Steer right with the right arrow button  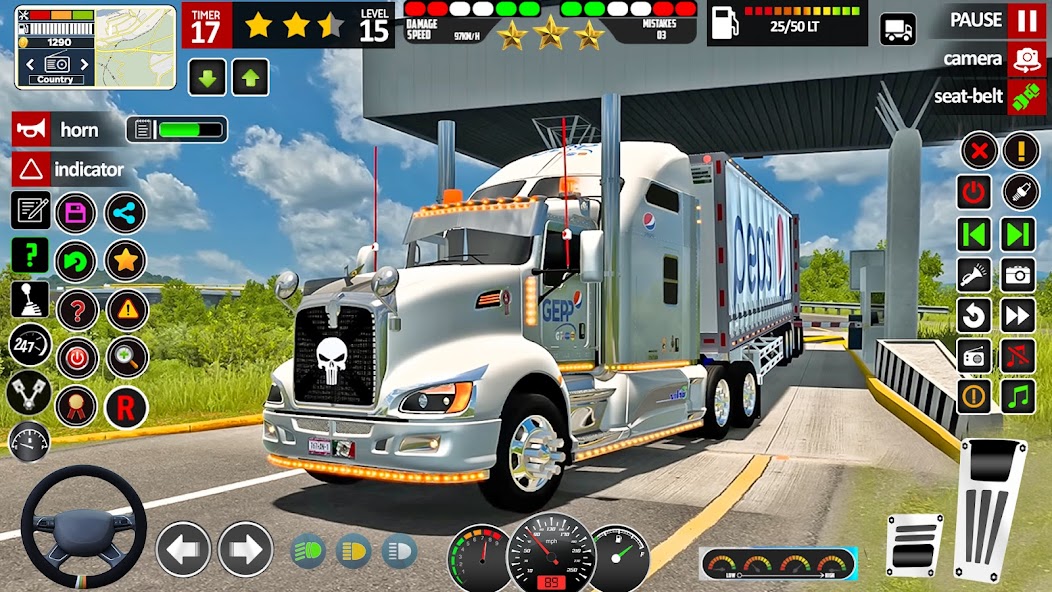[245, 549]
